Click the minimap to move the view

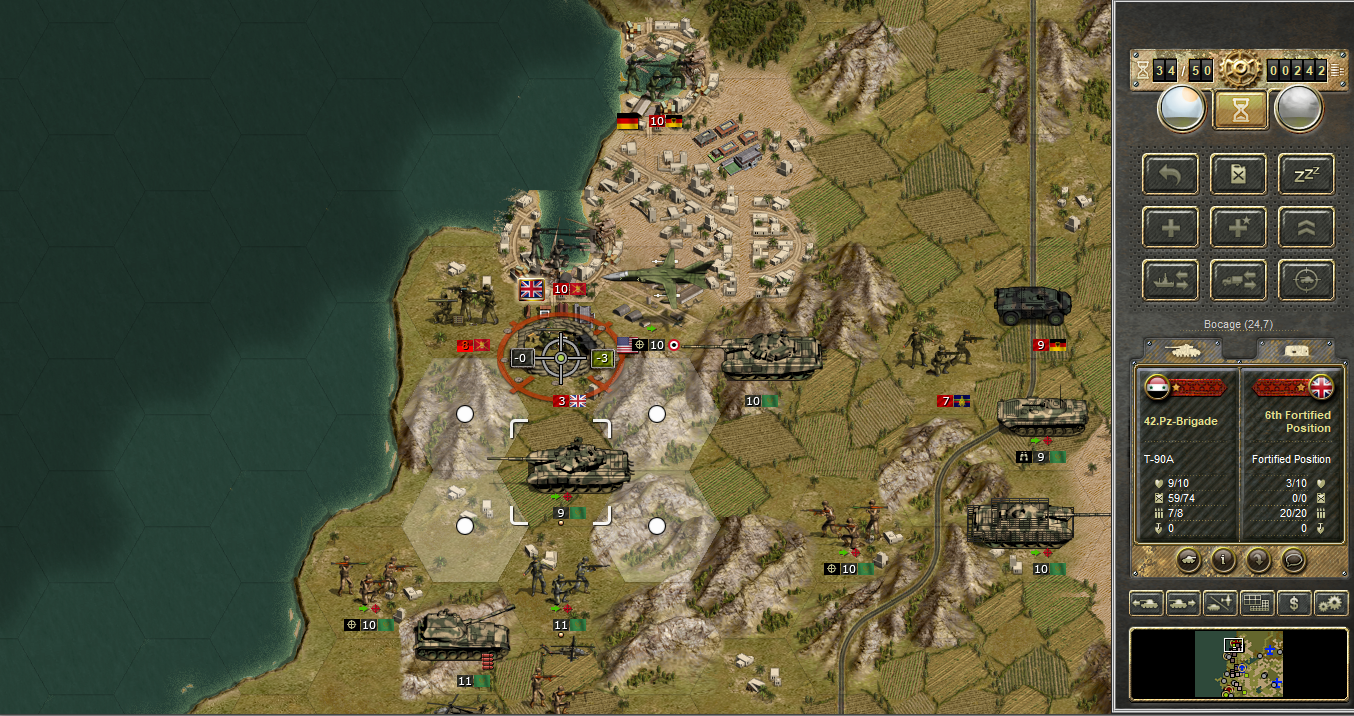point(1239,663)
